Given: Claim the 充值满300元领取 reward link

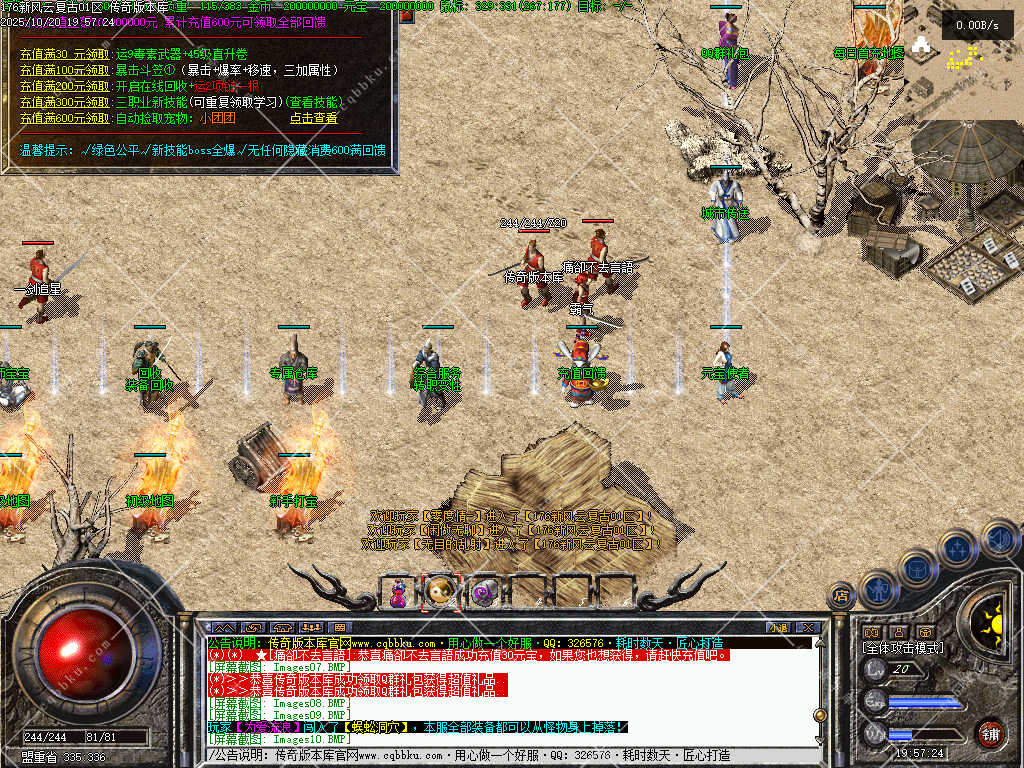Looking at the screenshot, I should coord(65,102).
